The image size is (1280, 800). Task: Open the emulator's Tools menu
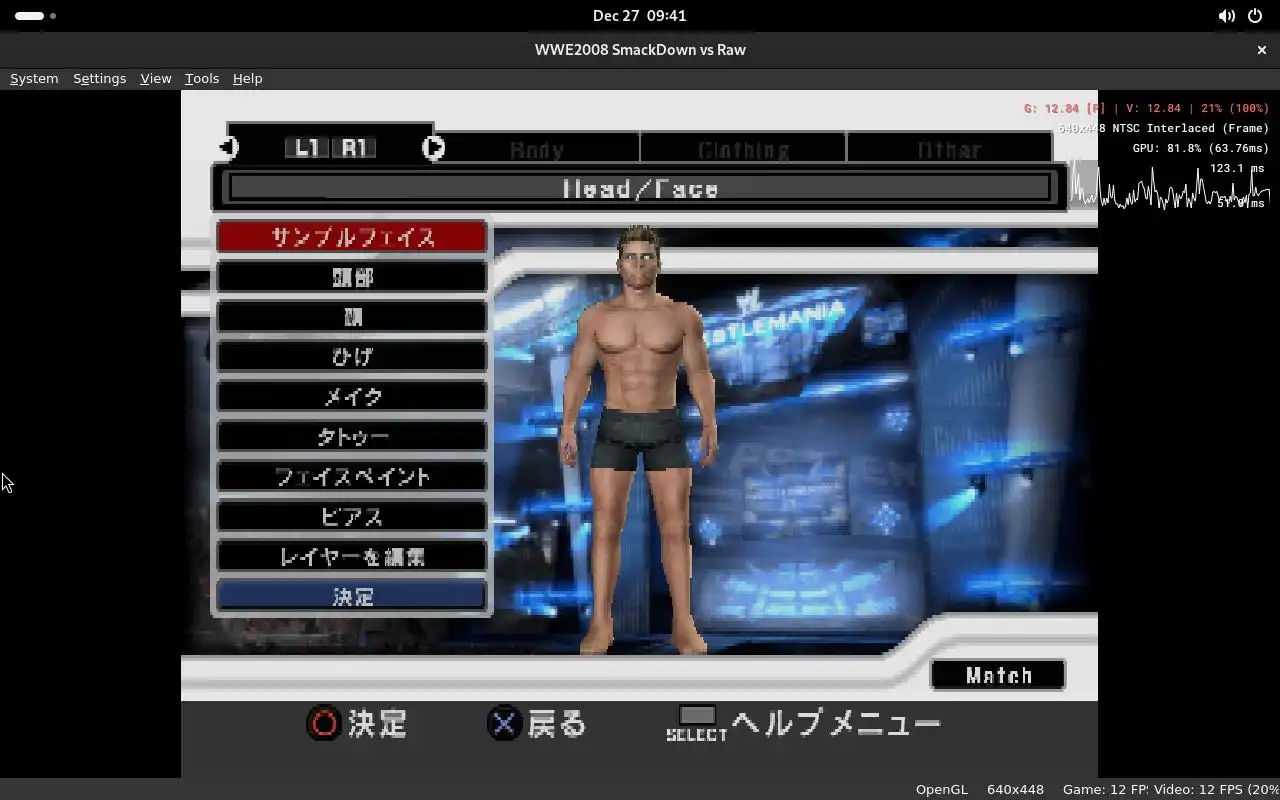tap(201, 78)
